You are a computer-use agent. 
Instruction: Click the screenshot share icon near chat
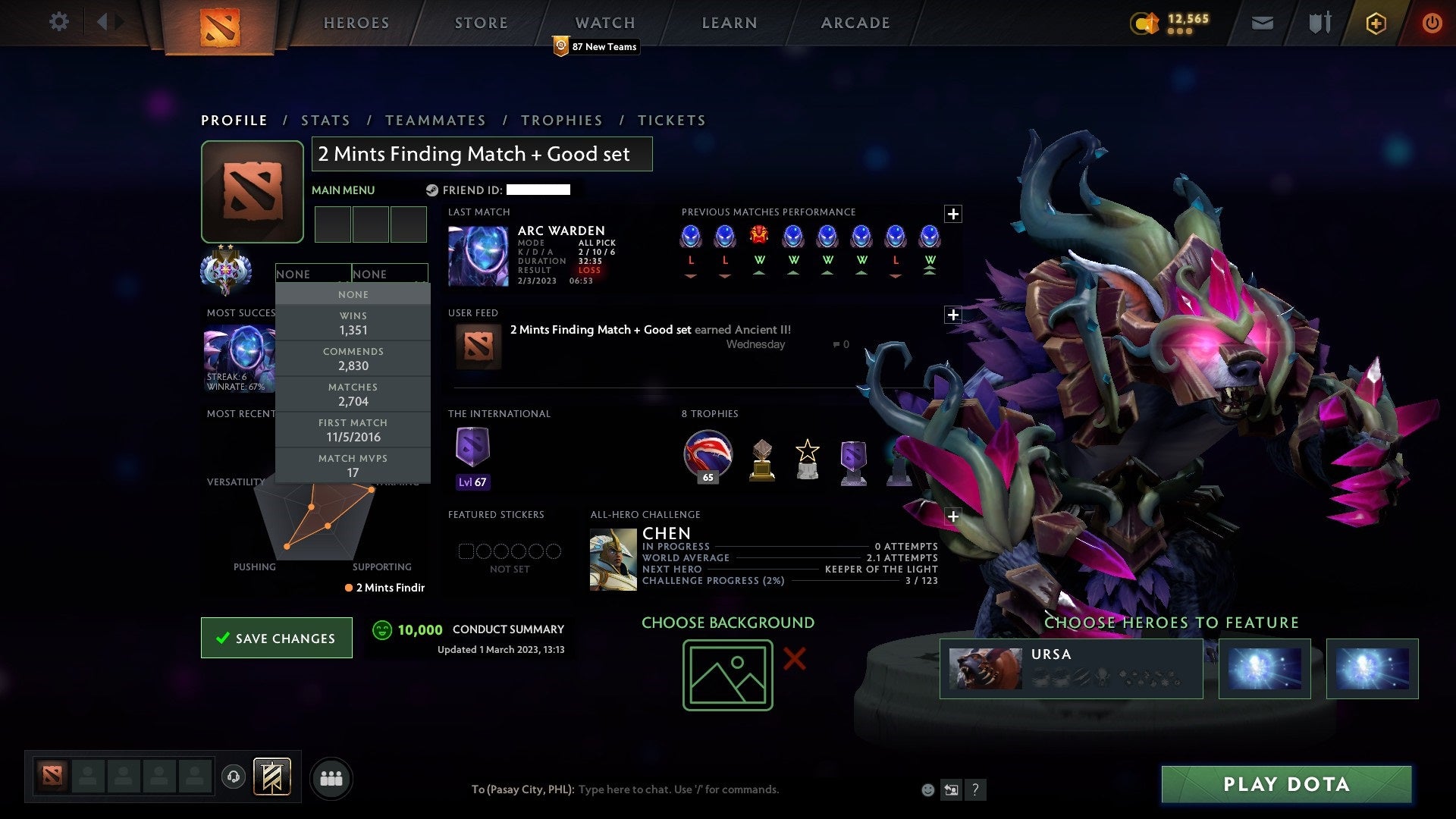(x=951, y=789)
